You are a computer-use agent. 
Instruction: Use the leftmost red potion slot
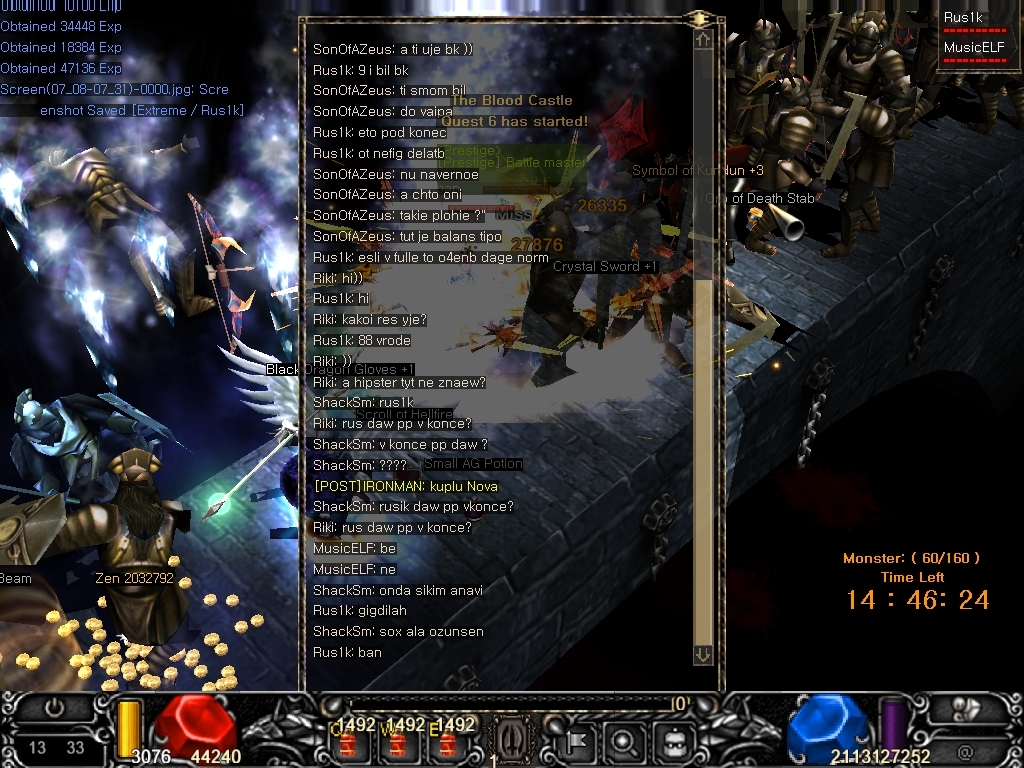point(350,744)
